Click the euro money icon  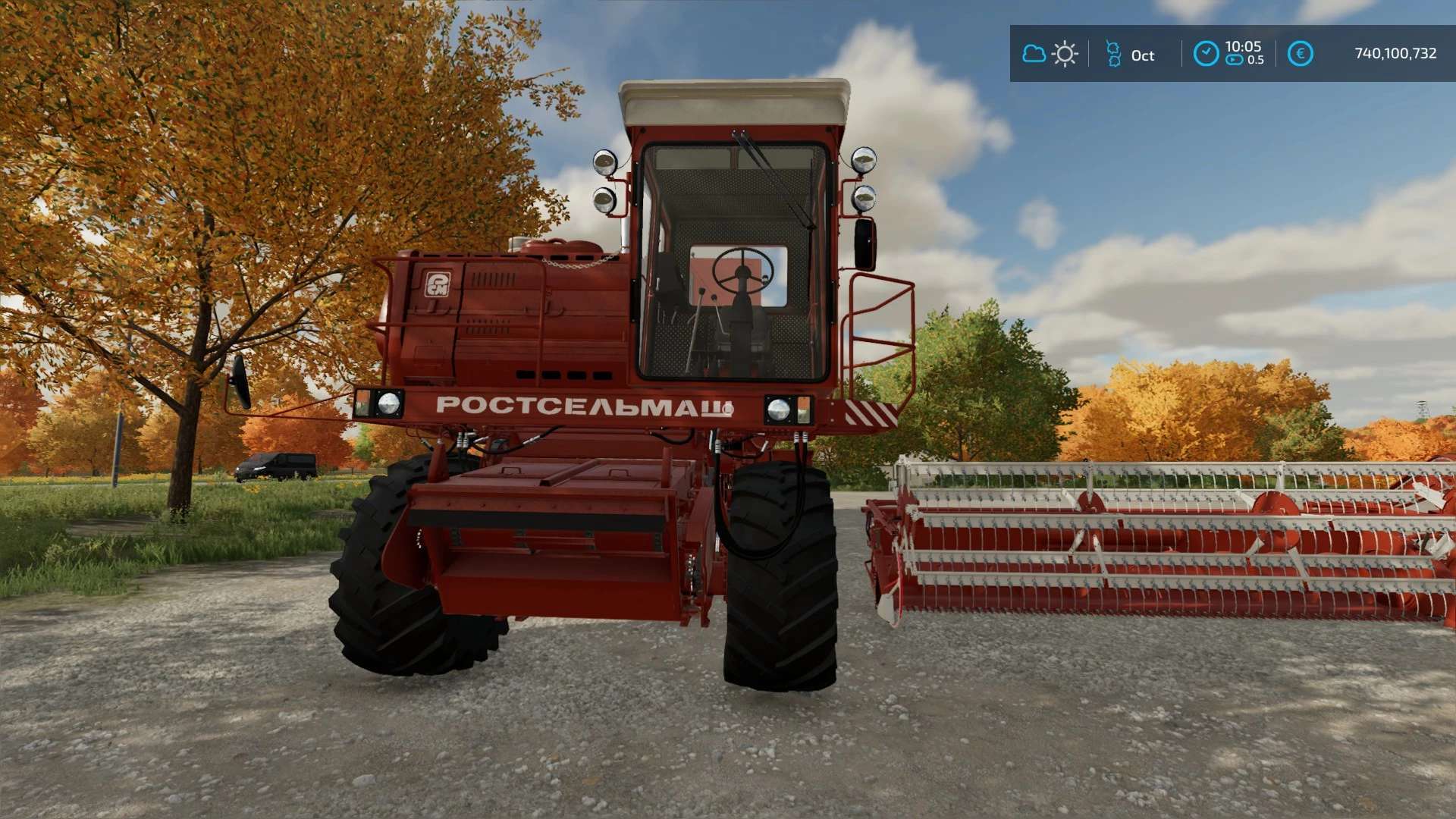1300,54
